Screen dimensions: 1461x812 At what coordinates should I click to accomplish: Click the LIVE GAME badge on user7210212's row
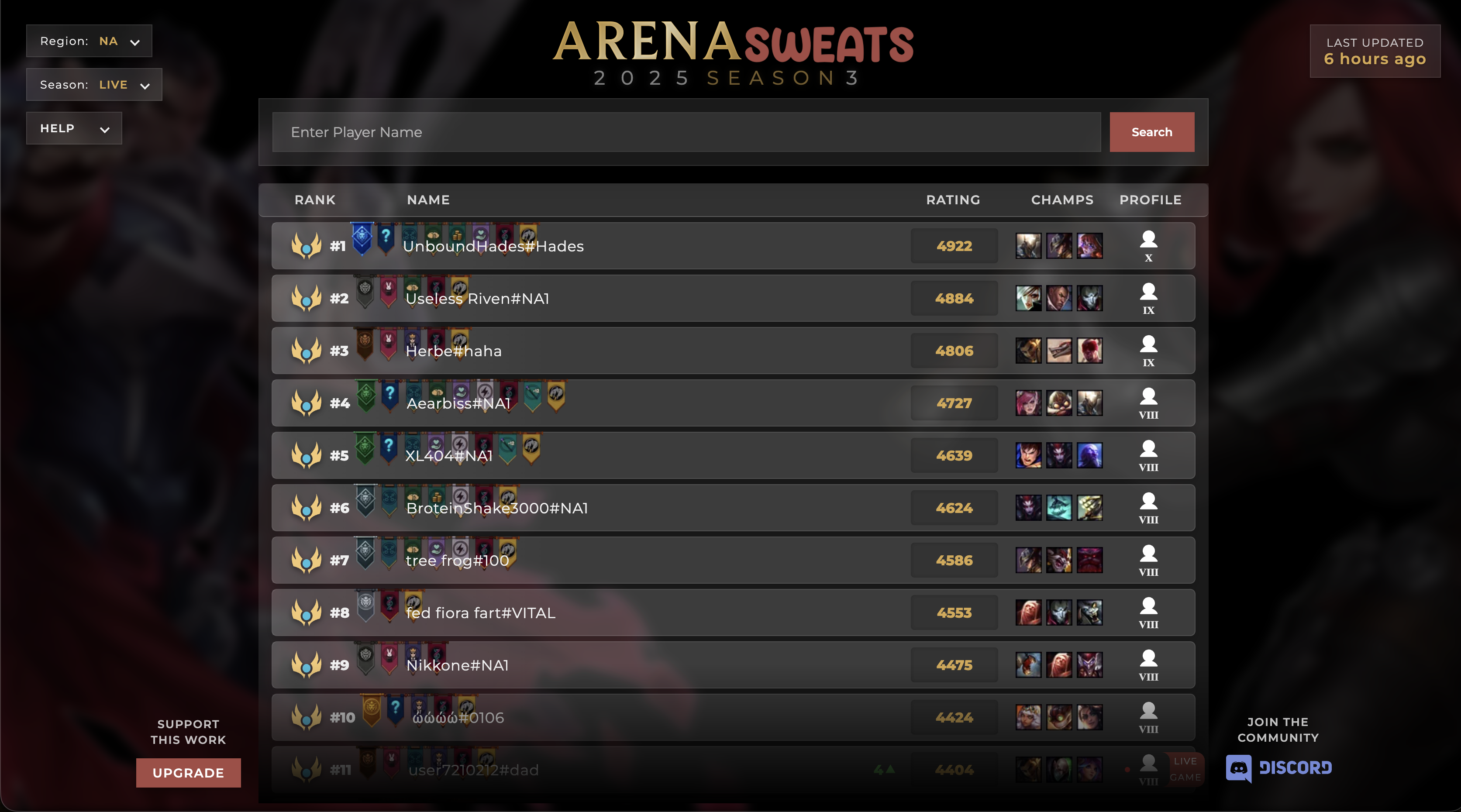1185,770
